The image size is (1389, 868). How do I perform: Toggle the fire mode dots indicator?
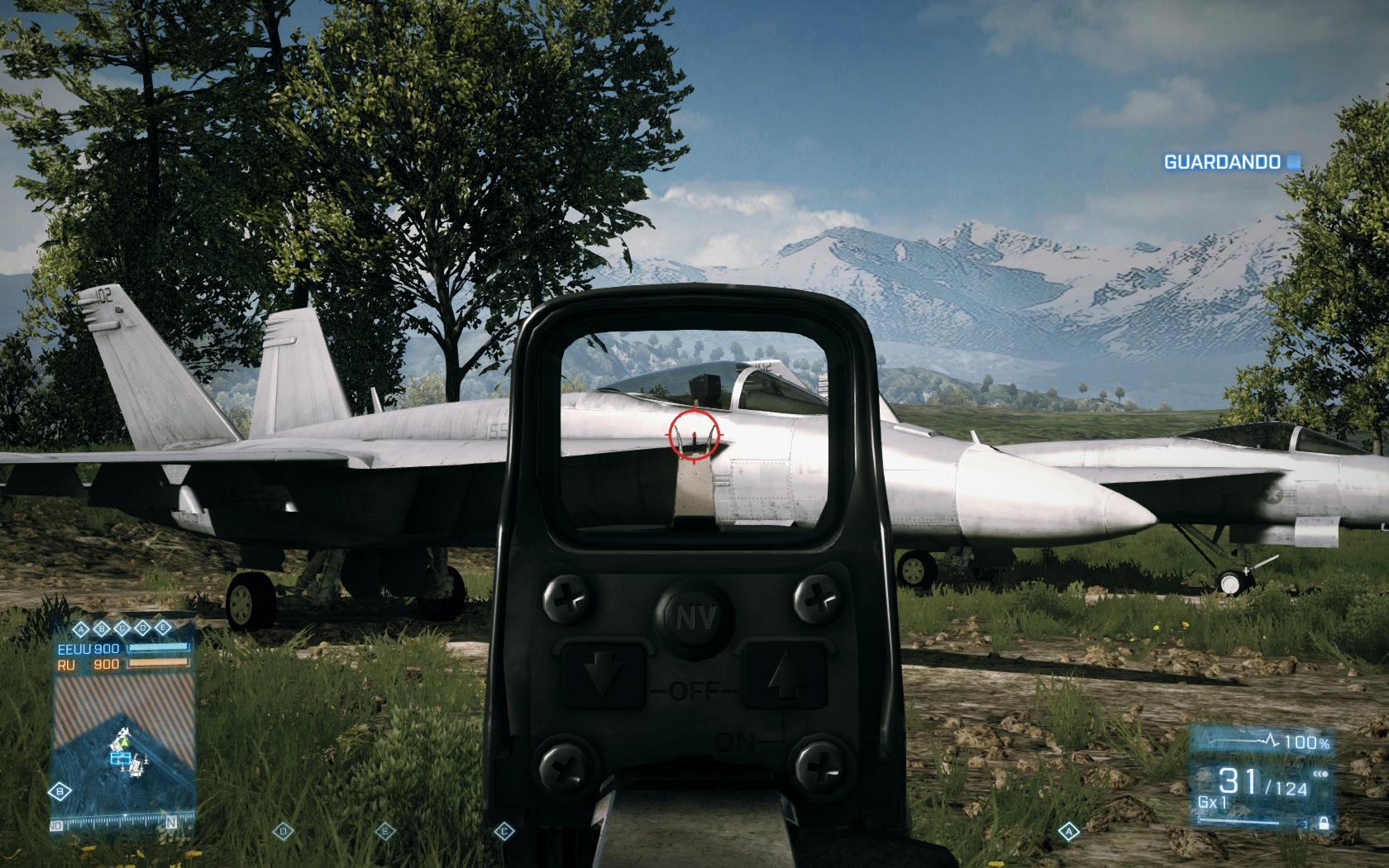click(1322, 774)
